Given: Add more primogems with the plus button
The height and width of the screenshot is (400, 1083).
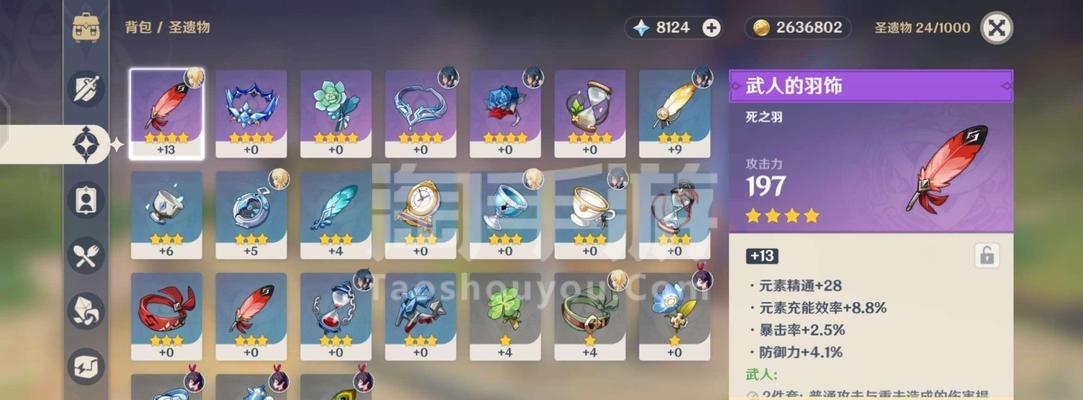Looking at the screenshot, I should [711, 28].
